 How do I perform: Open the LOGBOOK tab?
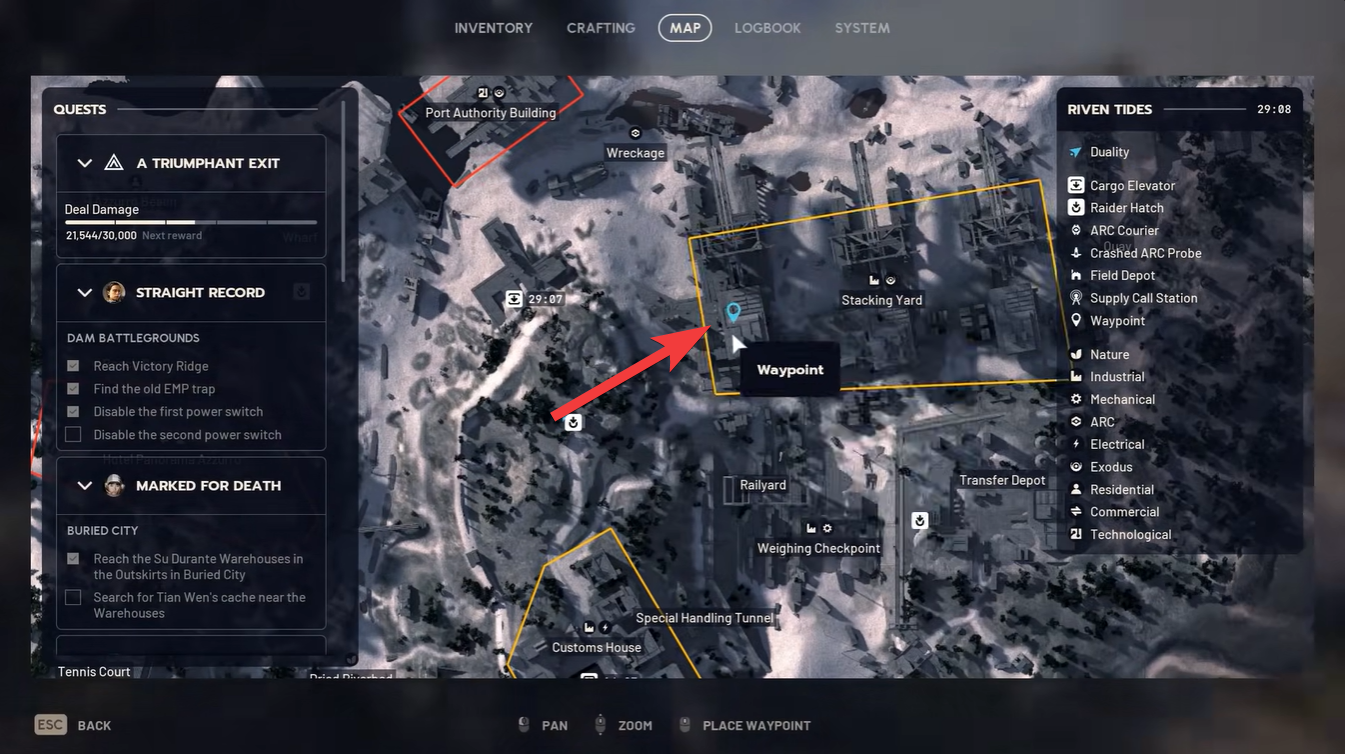[x=767, y=27]
